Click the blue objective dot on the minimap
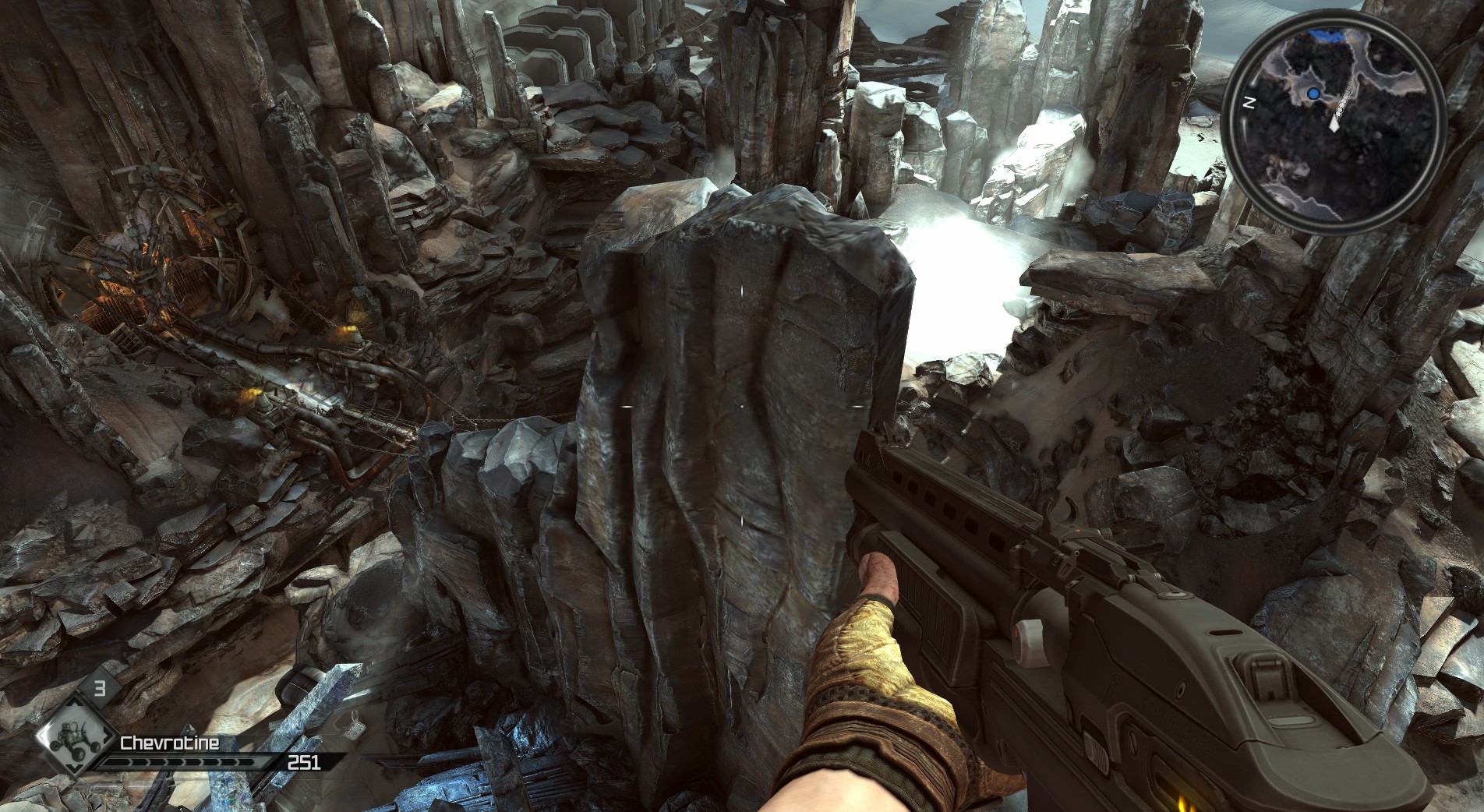1484x812 pixels. pos(1313,93)
